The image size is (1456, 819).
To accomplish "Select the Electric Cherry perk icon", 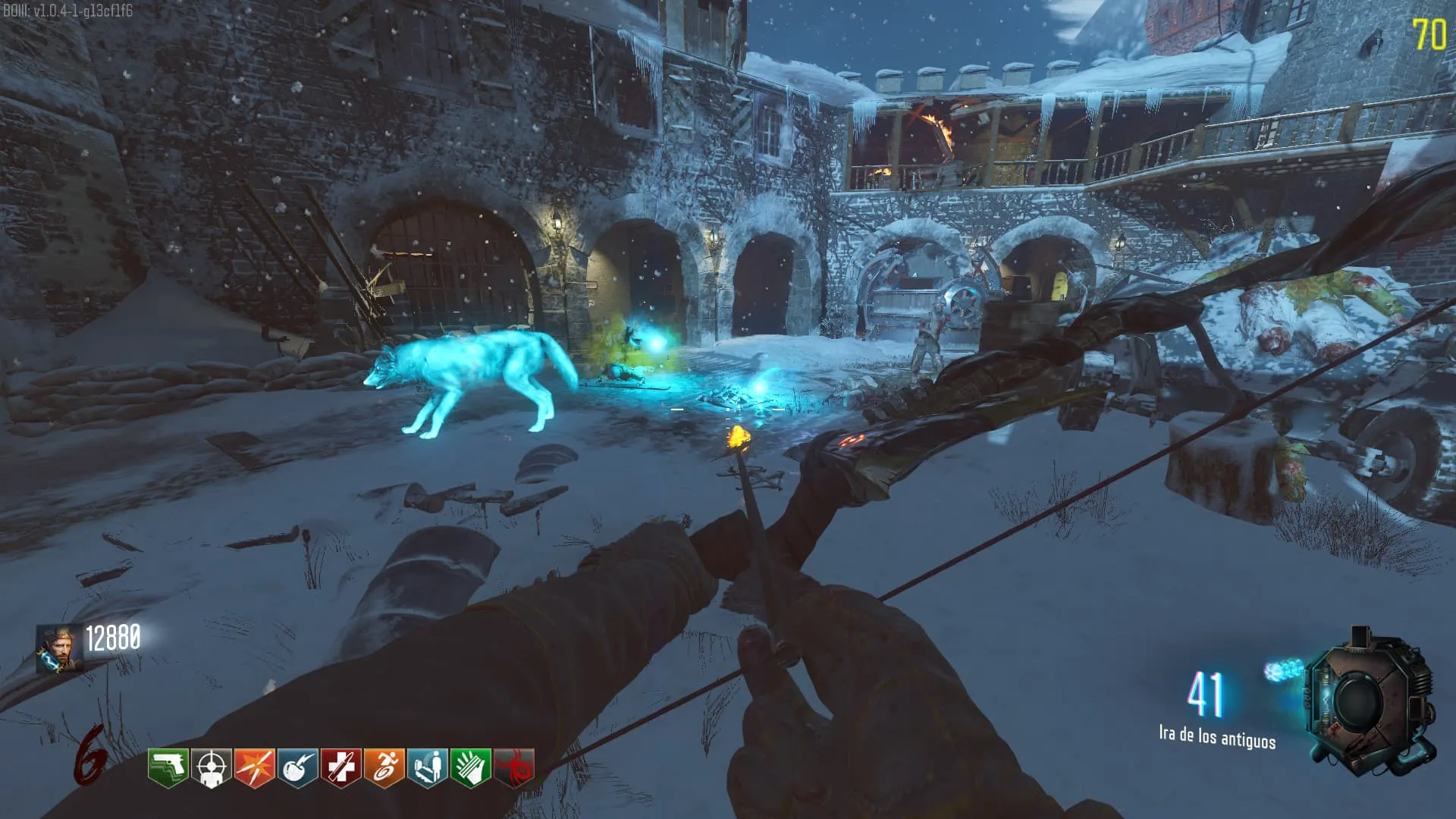I will (x=297, y=767).
